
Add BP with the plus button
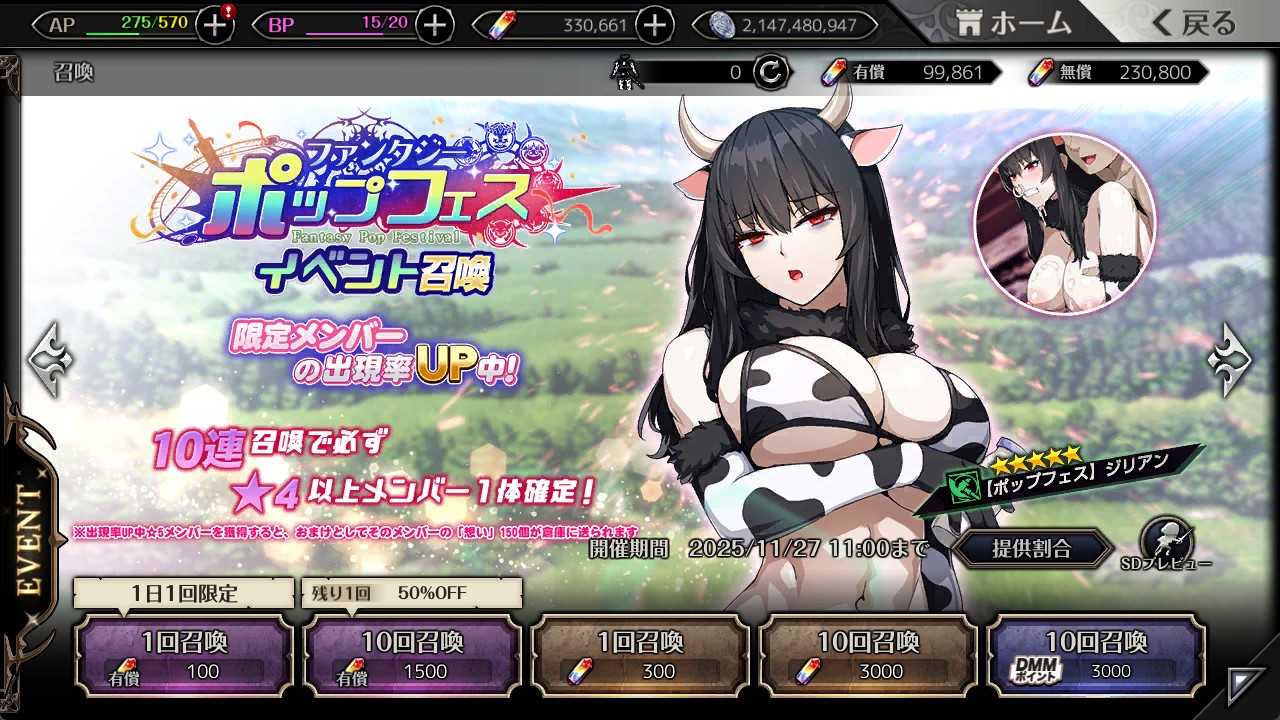[434, 25]
